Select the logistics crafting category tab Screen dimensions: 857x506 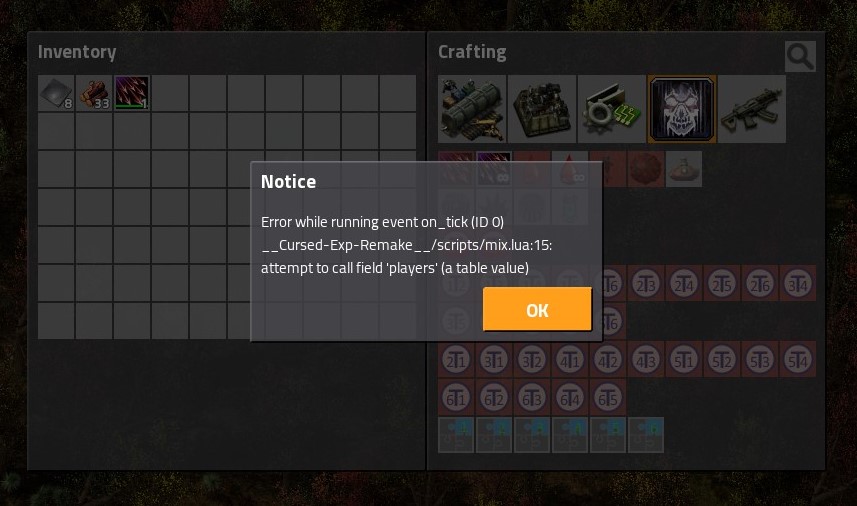coord(473,109)
